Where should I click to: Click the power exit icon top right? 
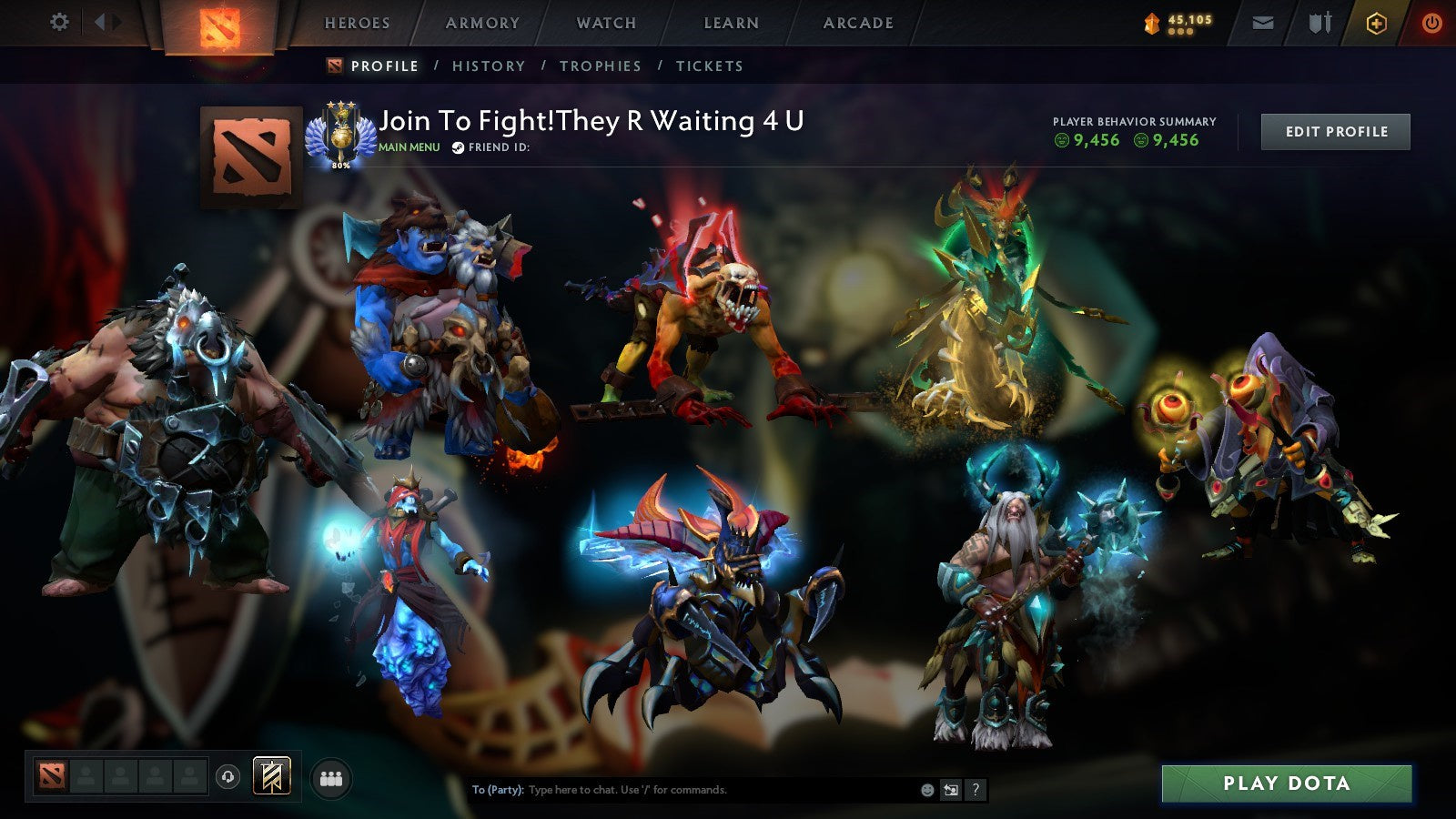(1431, 22)
